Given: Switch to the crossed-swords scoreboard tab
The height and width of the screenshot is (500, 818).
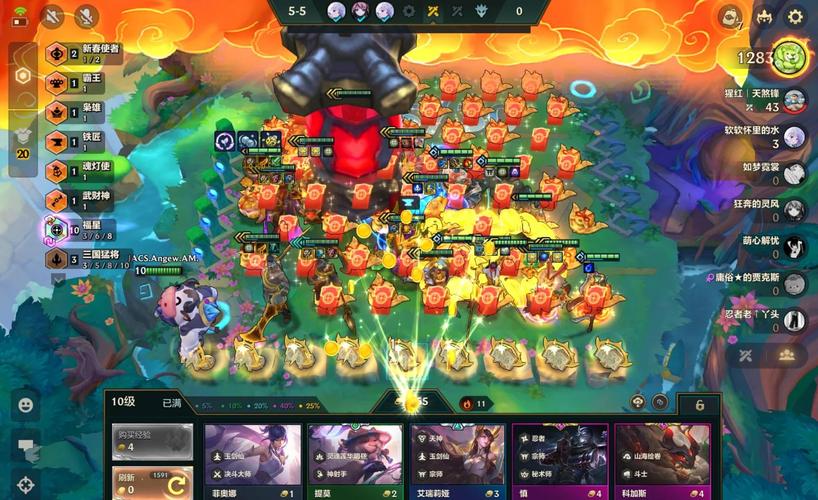Looking at the screenshot, I should (745, 355).
